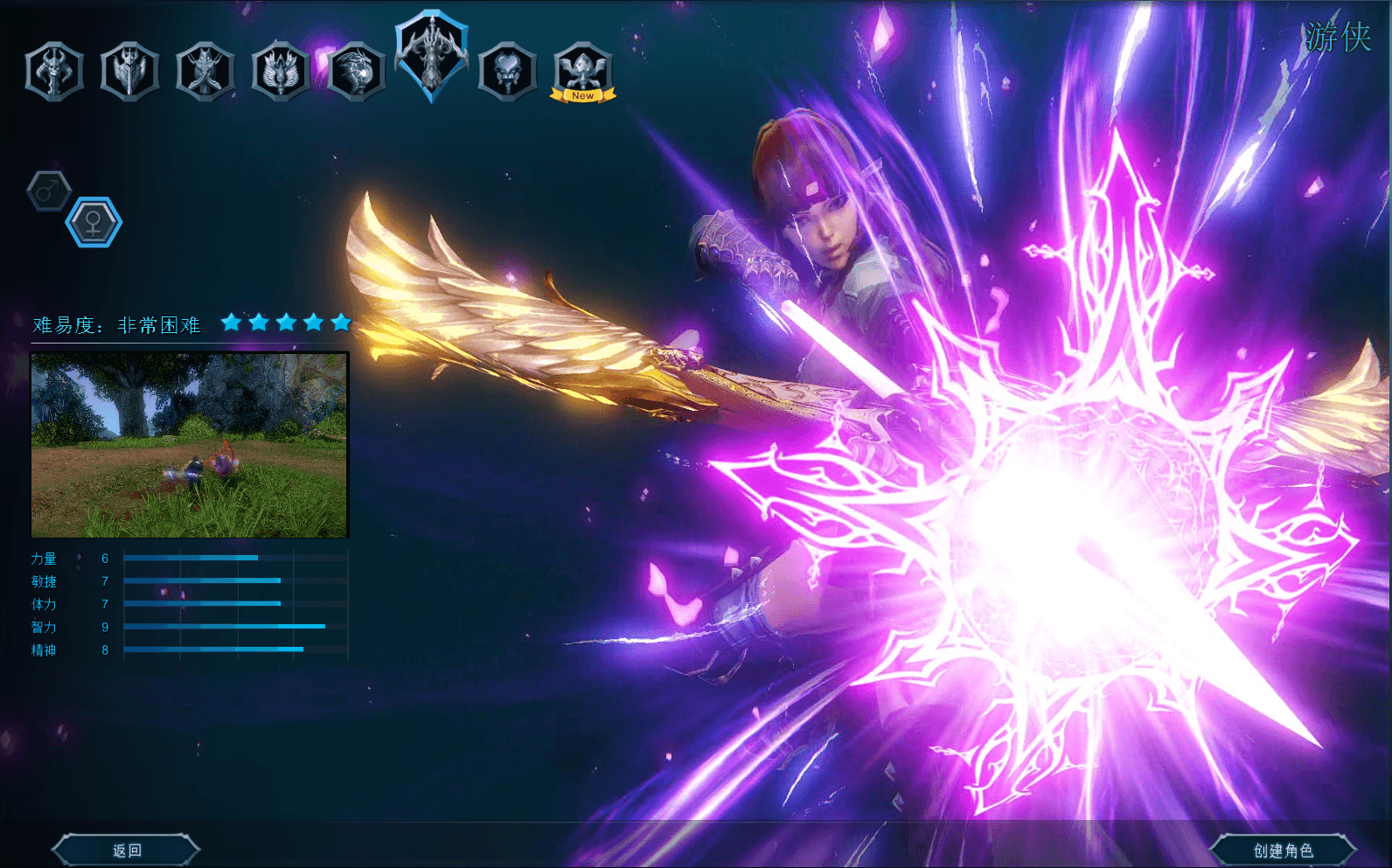
Task: Confirm with the 创建角色 button
Action: [1283, 850]
